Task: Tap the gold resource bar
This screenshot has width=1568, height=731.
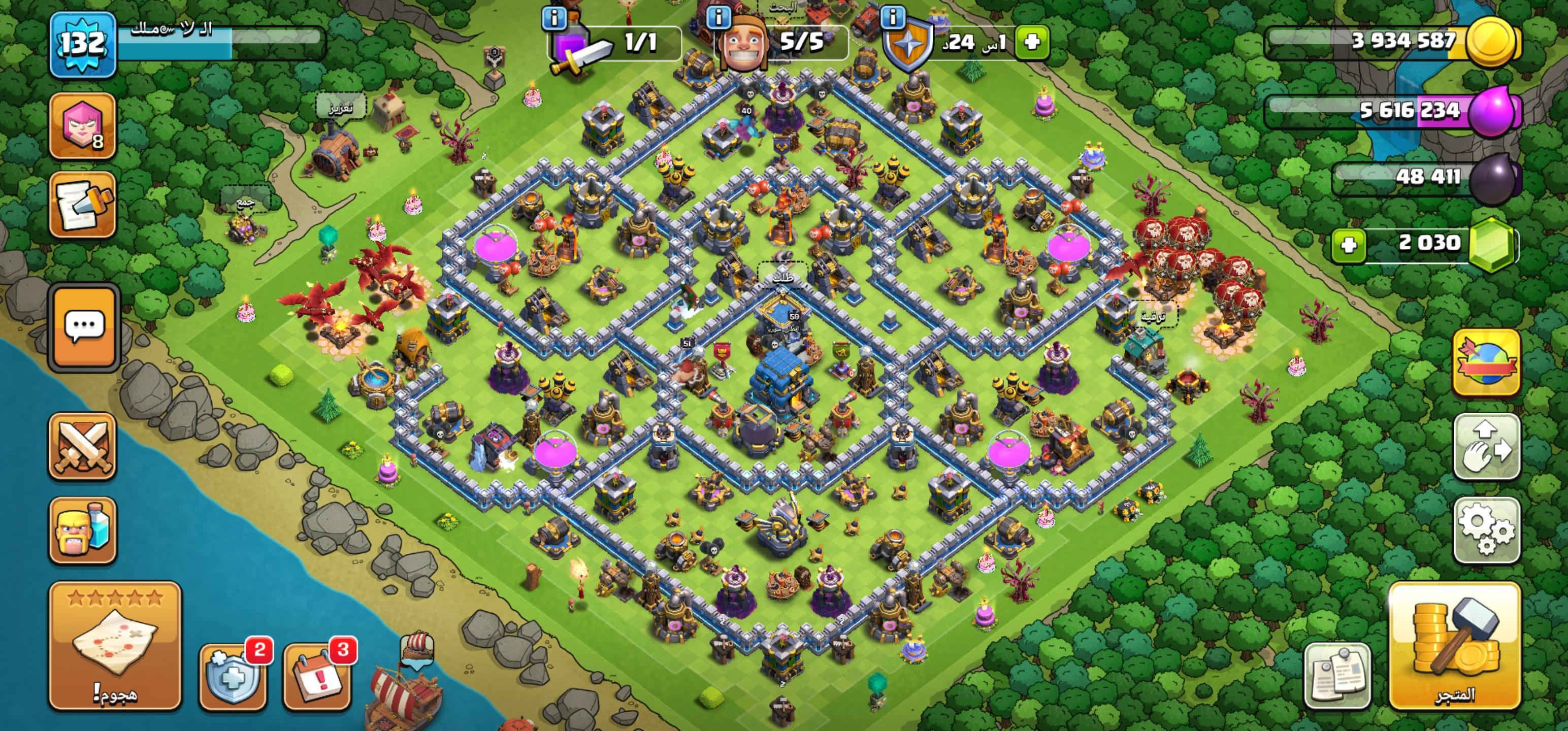Action: (x=1394, y=42)
